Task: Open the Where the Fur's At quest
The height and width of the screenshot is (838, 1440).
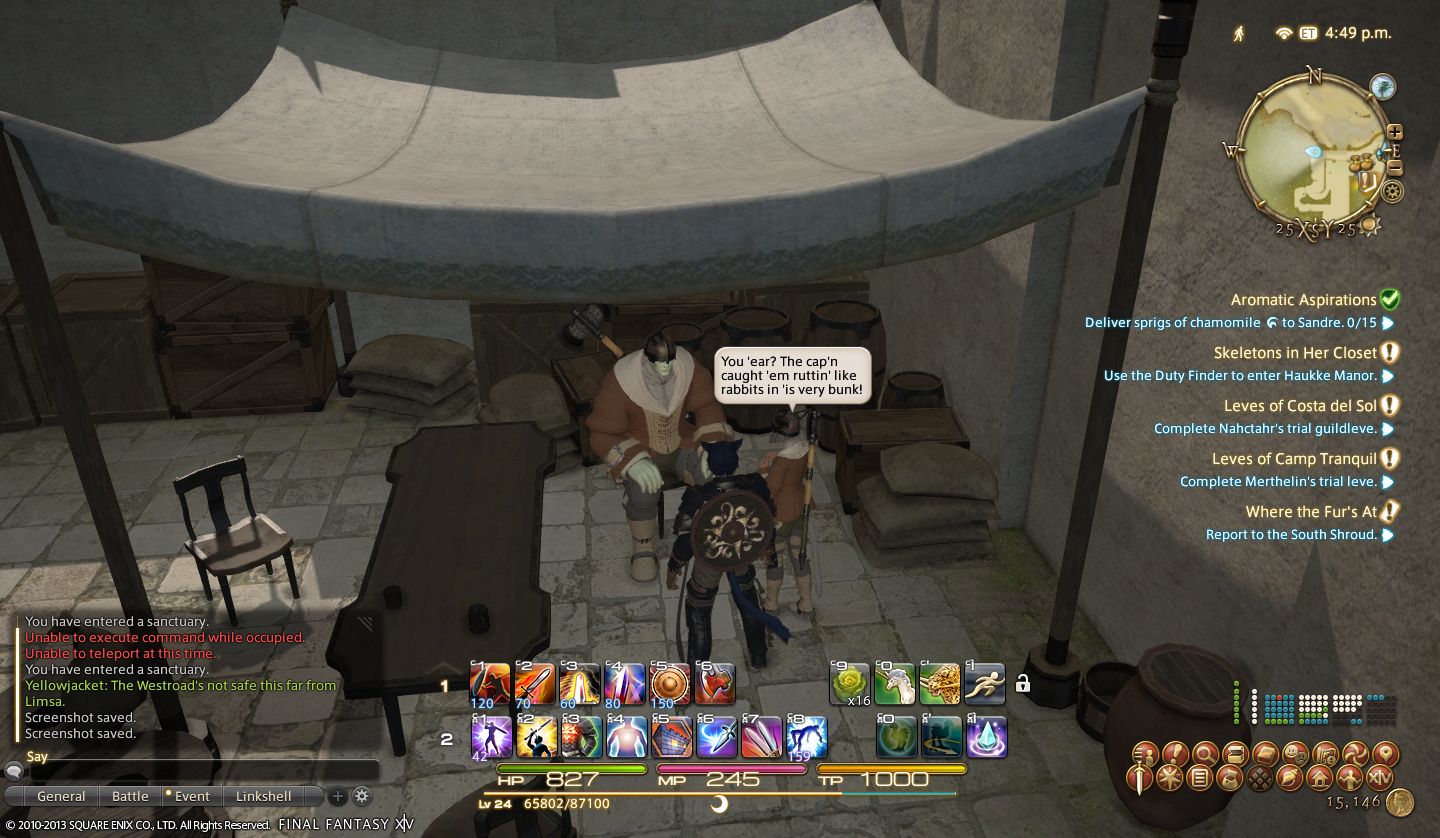Action: pyautogui.click(x=1311, y=512)
